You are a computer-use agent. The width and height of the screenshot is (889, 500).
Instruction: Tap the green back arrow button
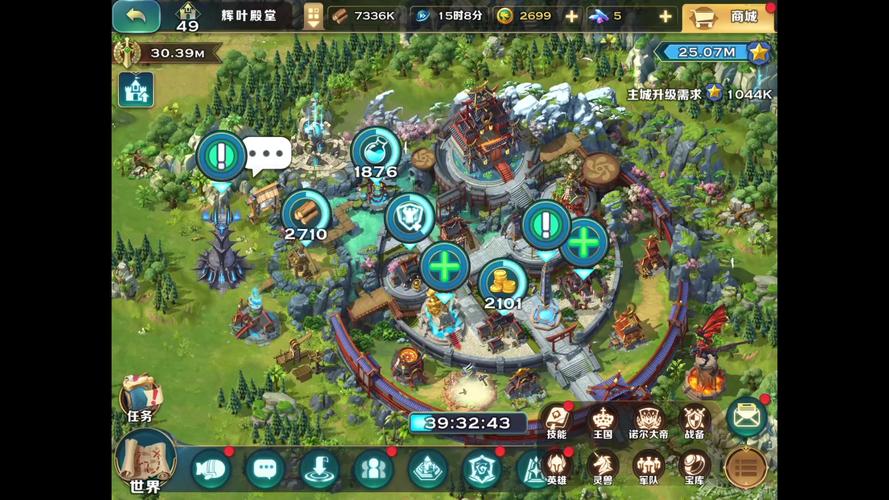click(136, 15)
